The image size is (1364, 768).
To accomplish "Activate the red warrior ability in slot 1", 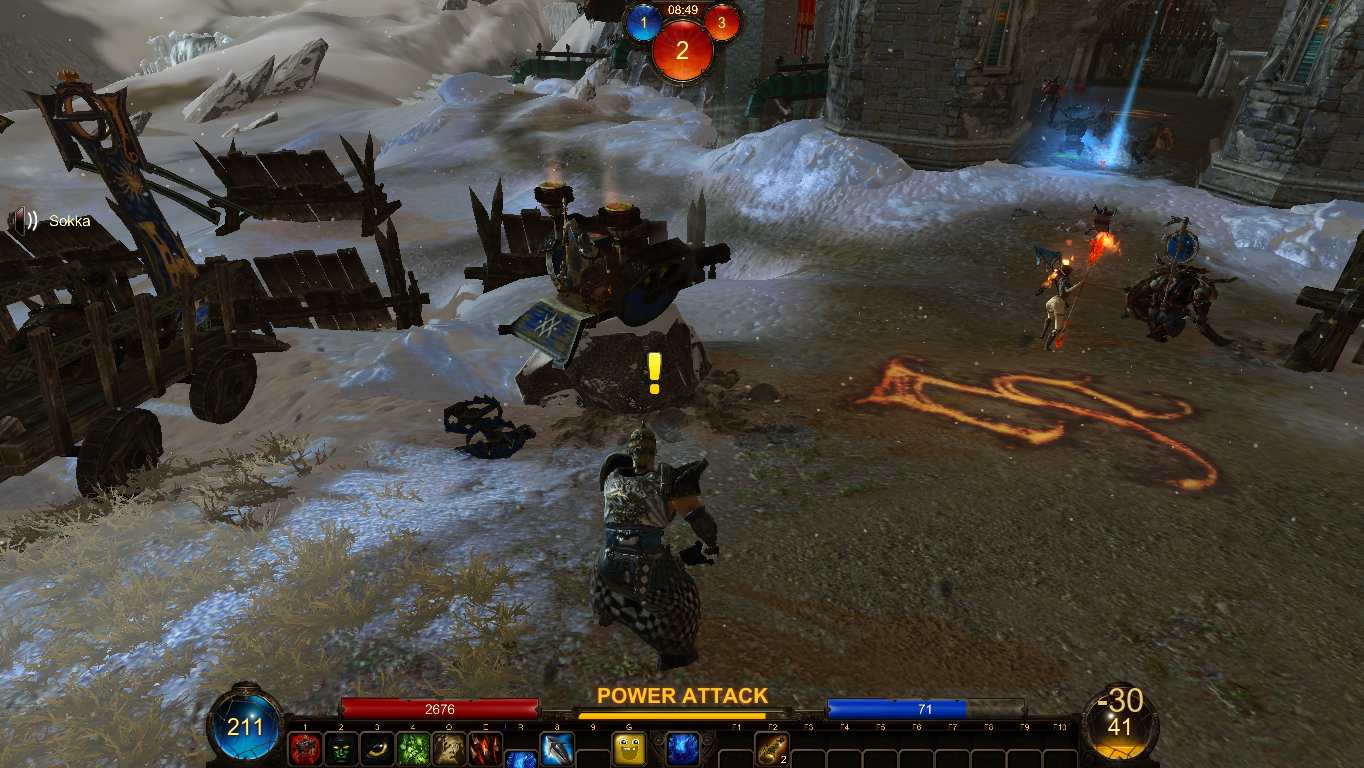I will coord(305,749).
